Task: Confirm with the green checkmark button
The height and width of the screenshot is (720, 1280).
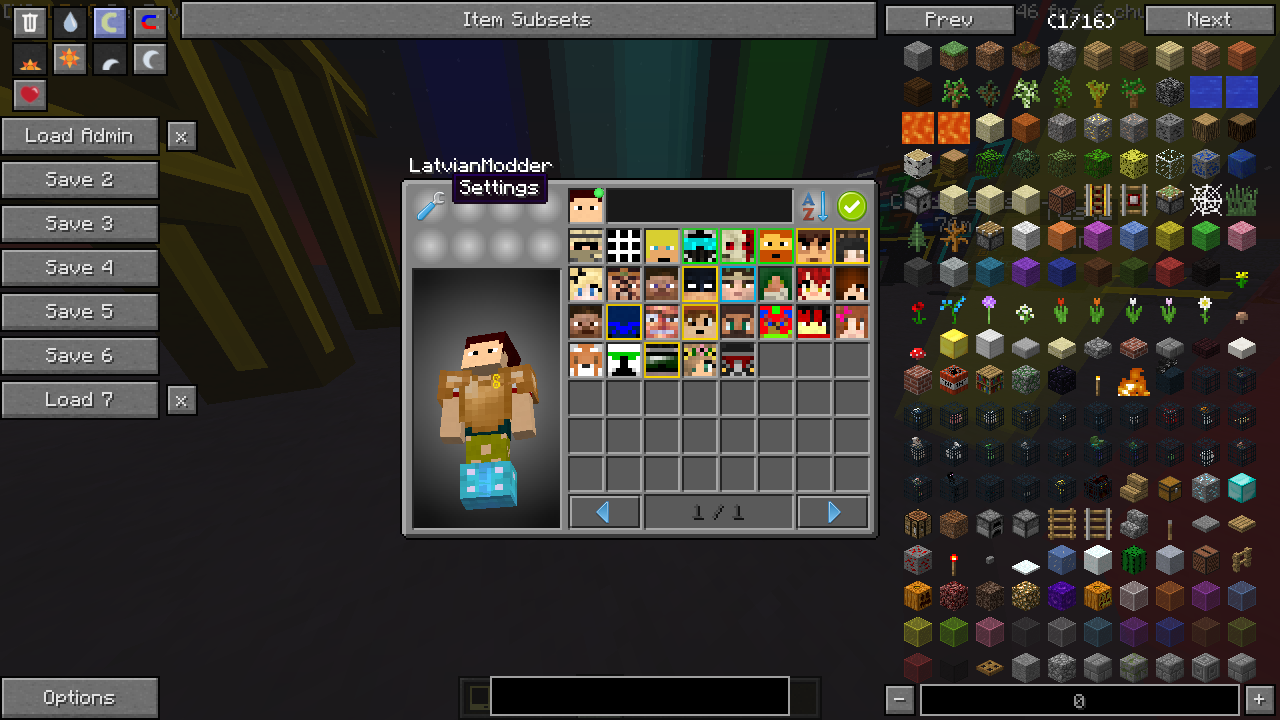Action: tap(852, 206)
